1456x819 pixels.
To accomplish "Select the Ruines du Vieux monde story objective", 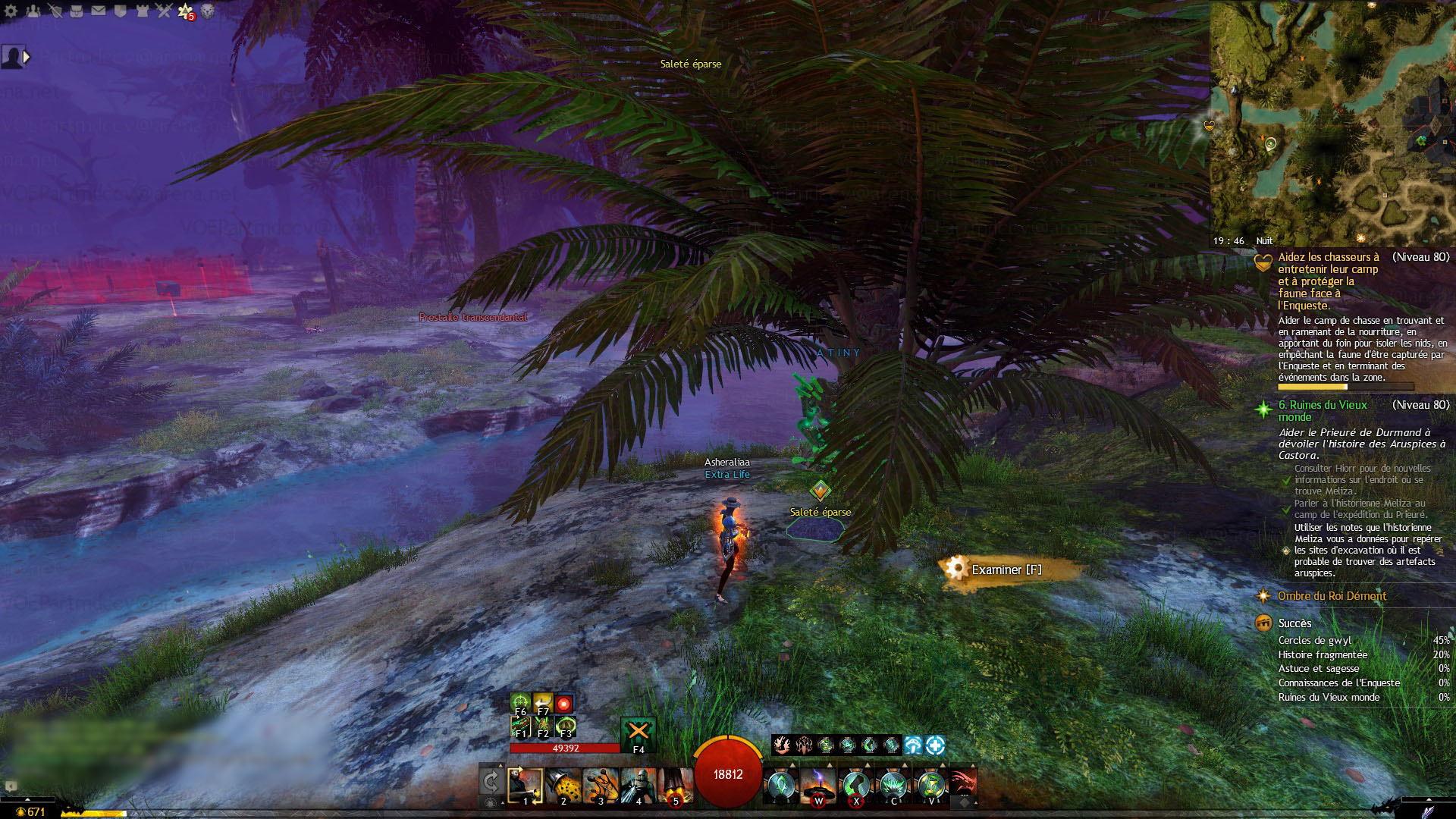I will (x=1322, y=410).
